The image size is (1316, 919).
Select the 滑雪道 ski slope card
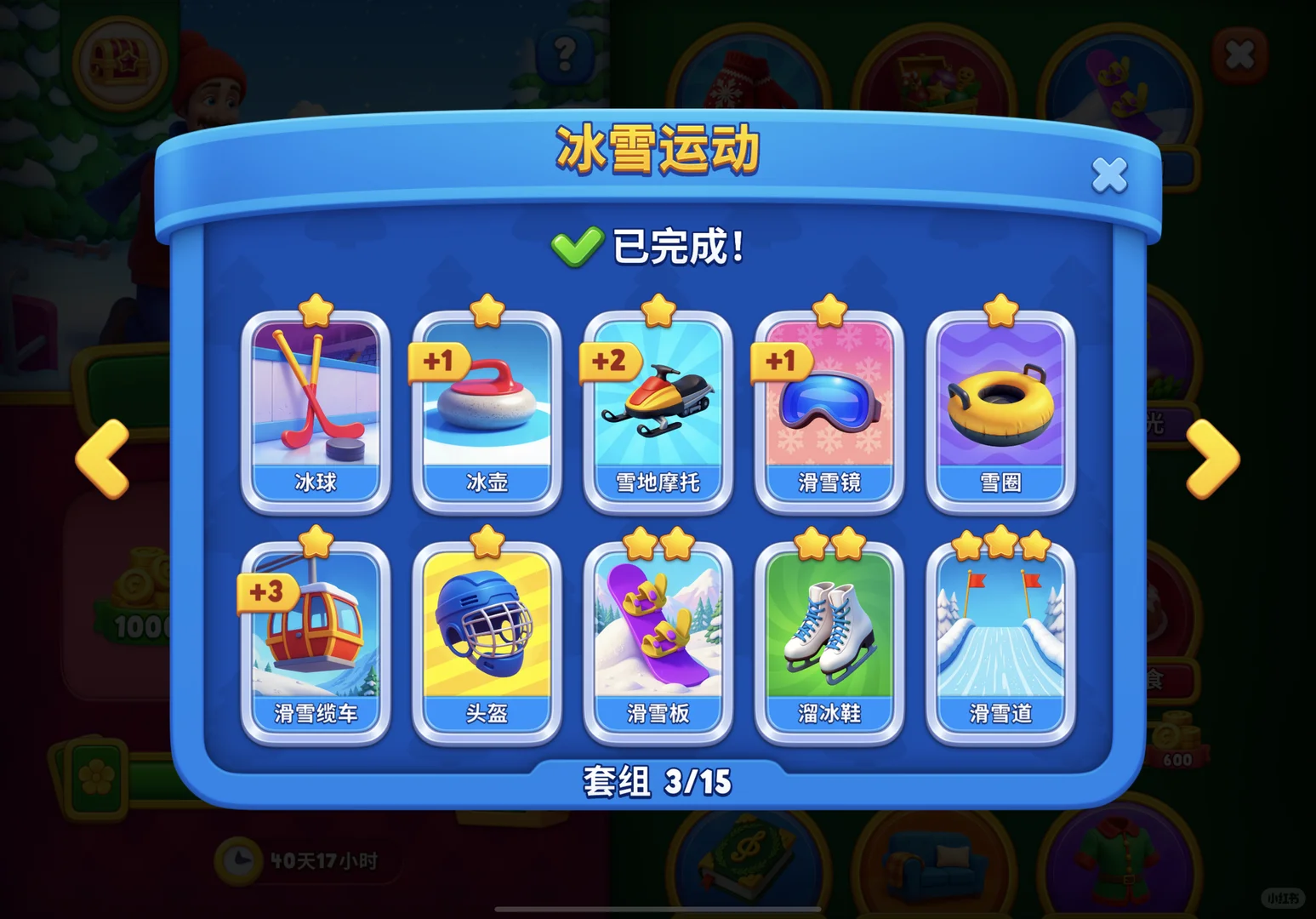1000,638
